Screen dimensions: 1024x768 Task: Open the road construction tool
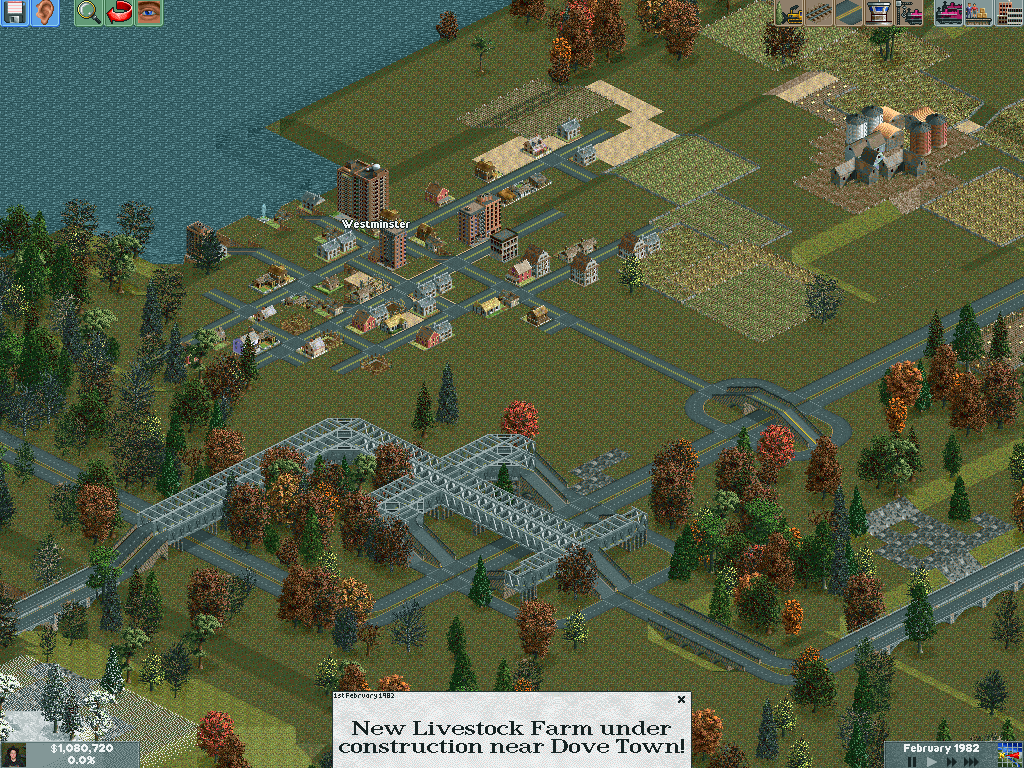849,13
